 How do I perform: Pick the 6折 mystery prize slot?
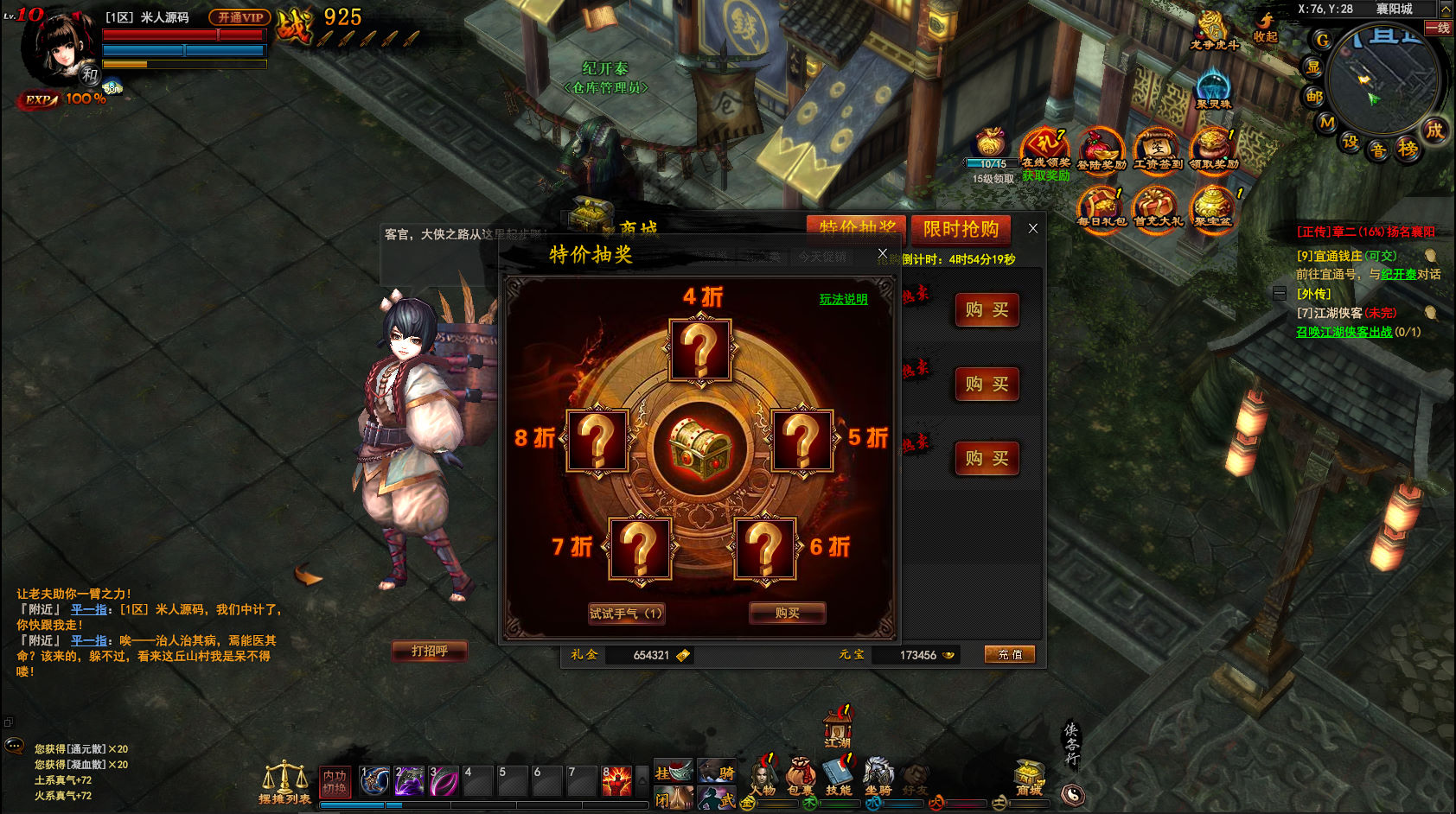[x=764, y=548]
